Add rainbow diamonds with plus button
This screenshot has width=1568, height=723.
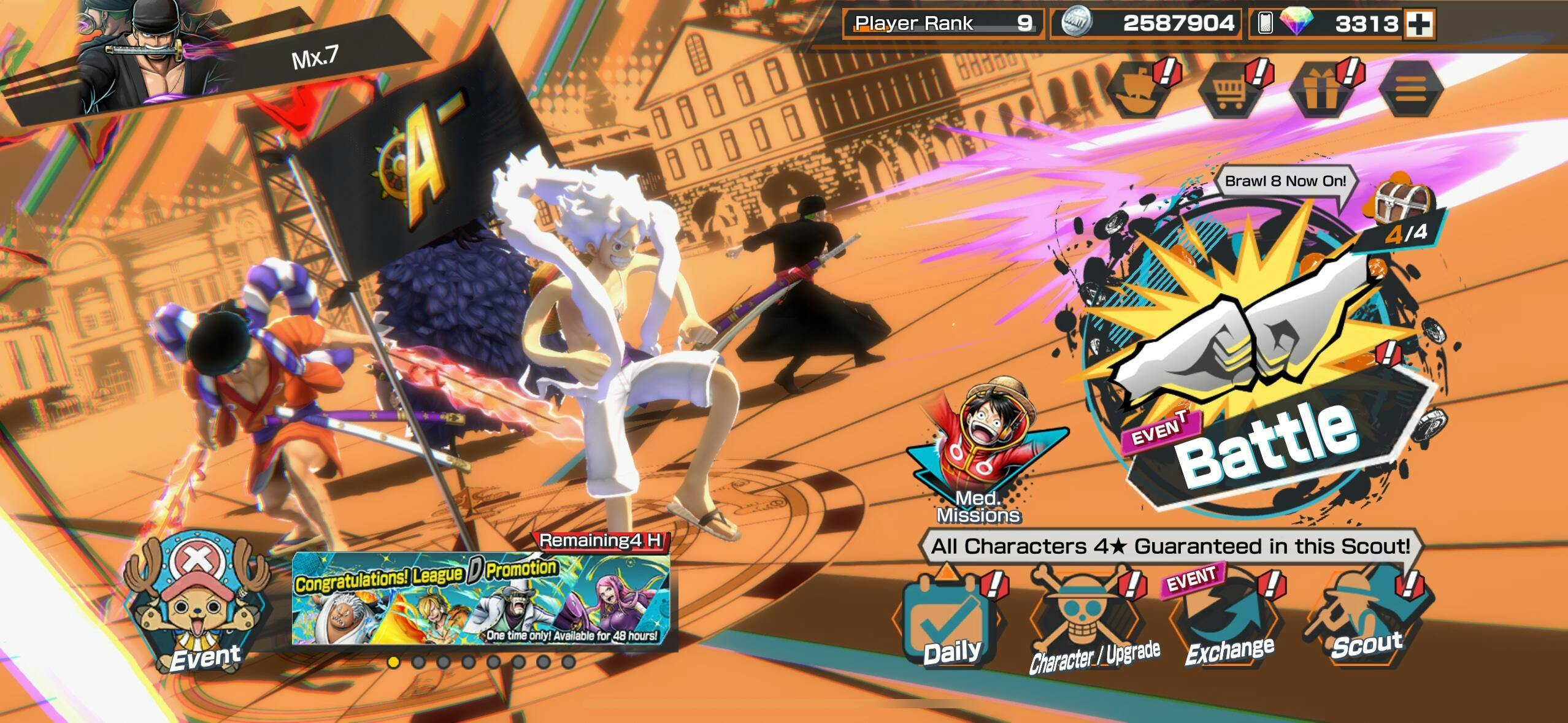1420,24
